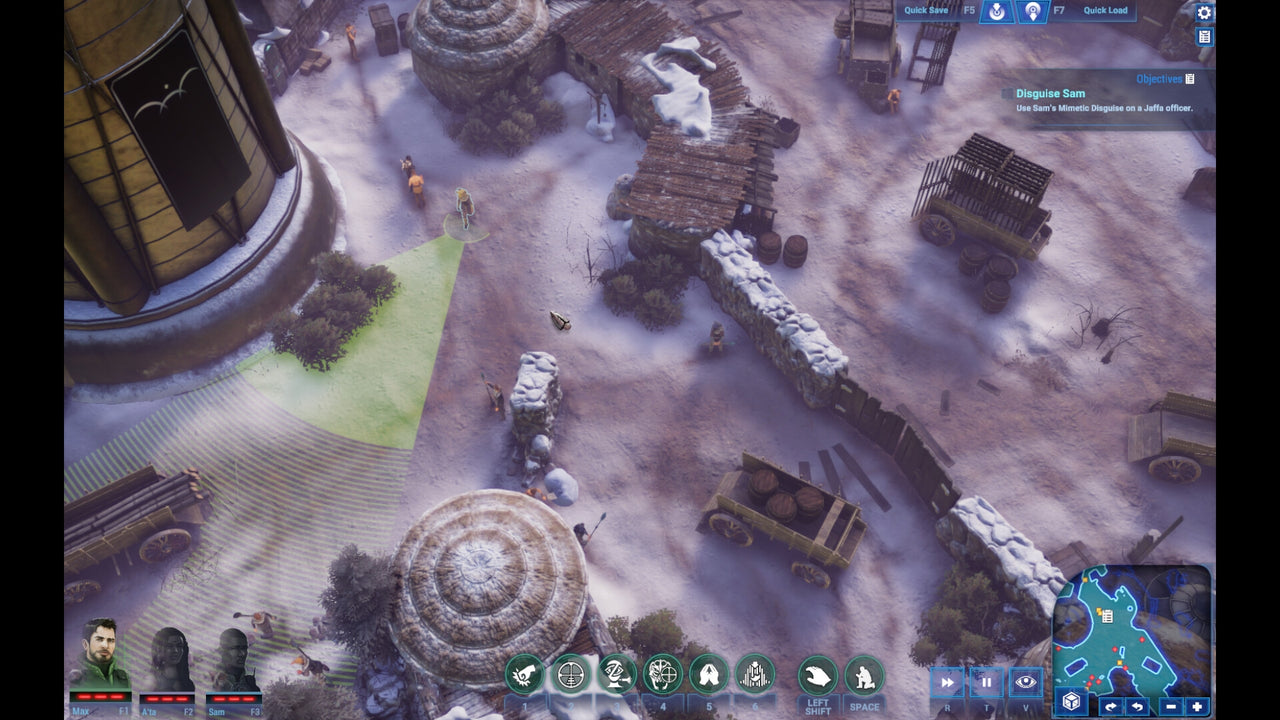The image size is (1280, 720).
Task: Toggle the enemy vision eye control
Action: coord(1028,681)
